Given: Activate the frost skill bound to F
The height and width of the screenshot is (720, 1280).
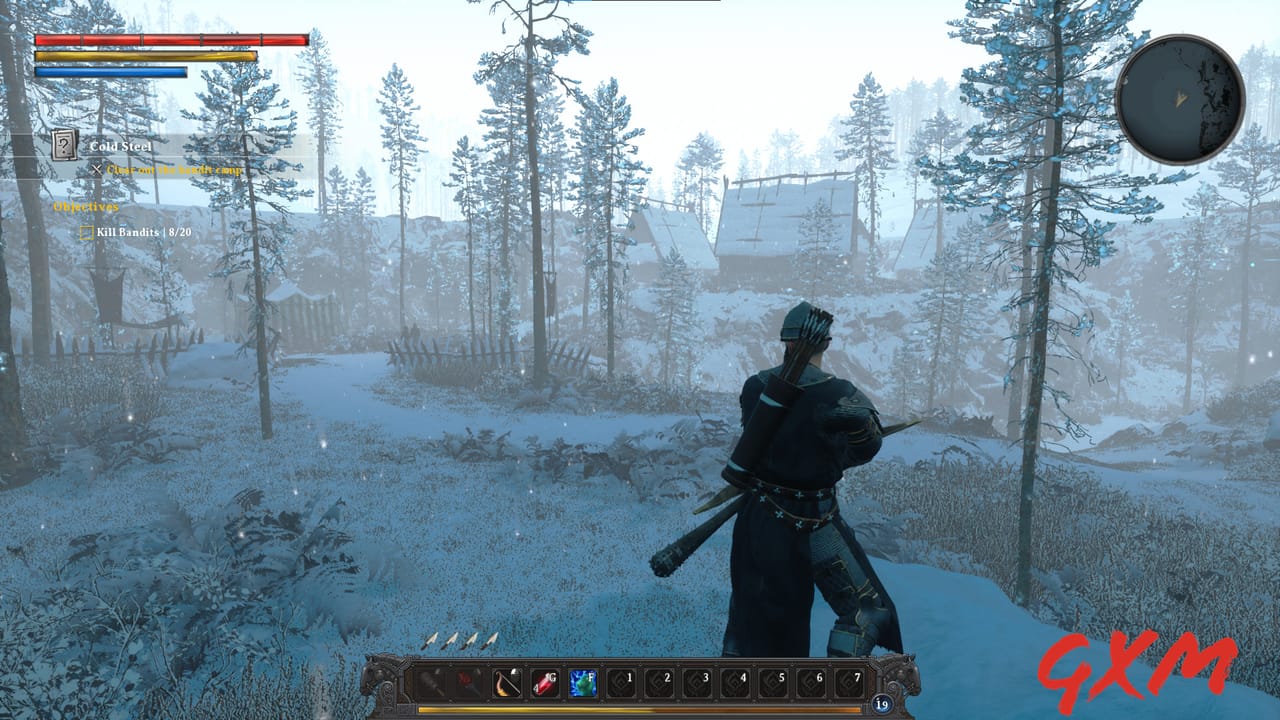Looking at the screenshot, I should pos(584,683).
